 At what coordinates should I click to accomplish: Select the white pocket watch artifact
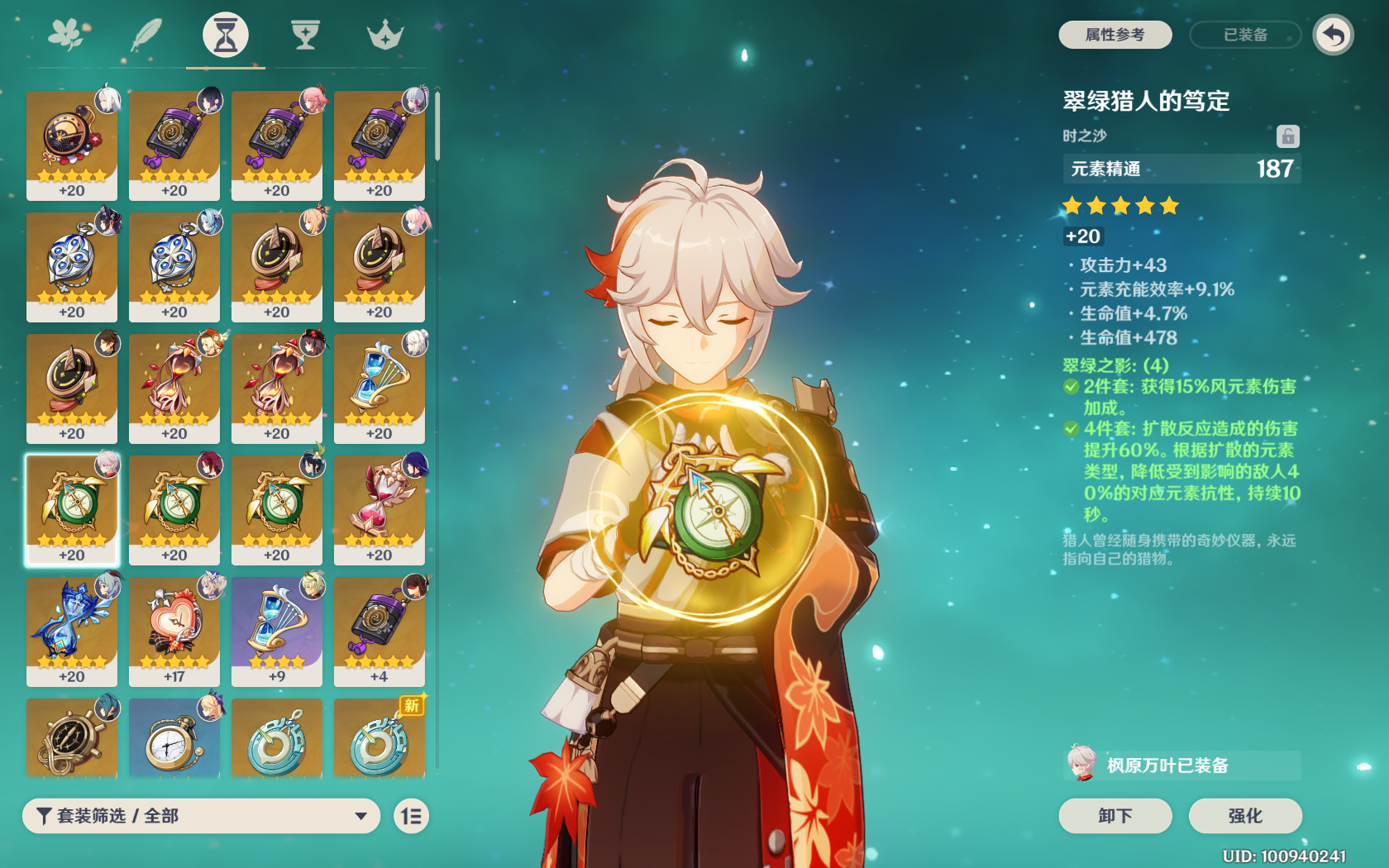174,738
